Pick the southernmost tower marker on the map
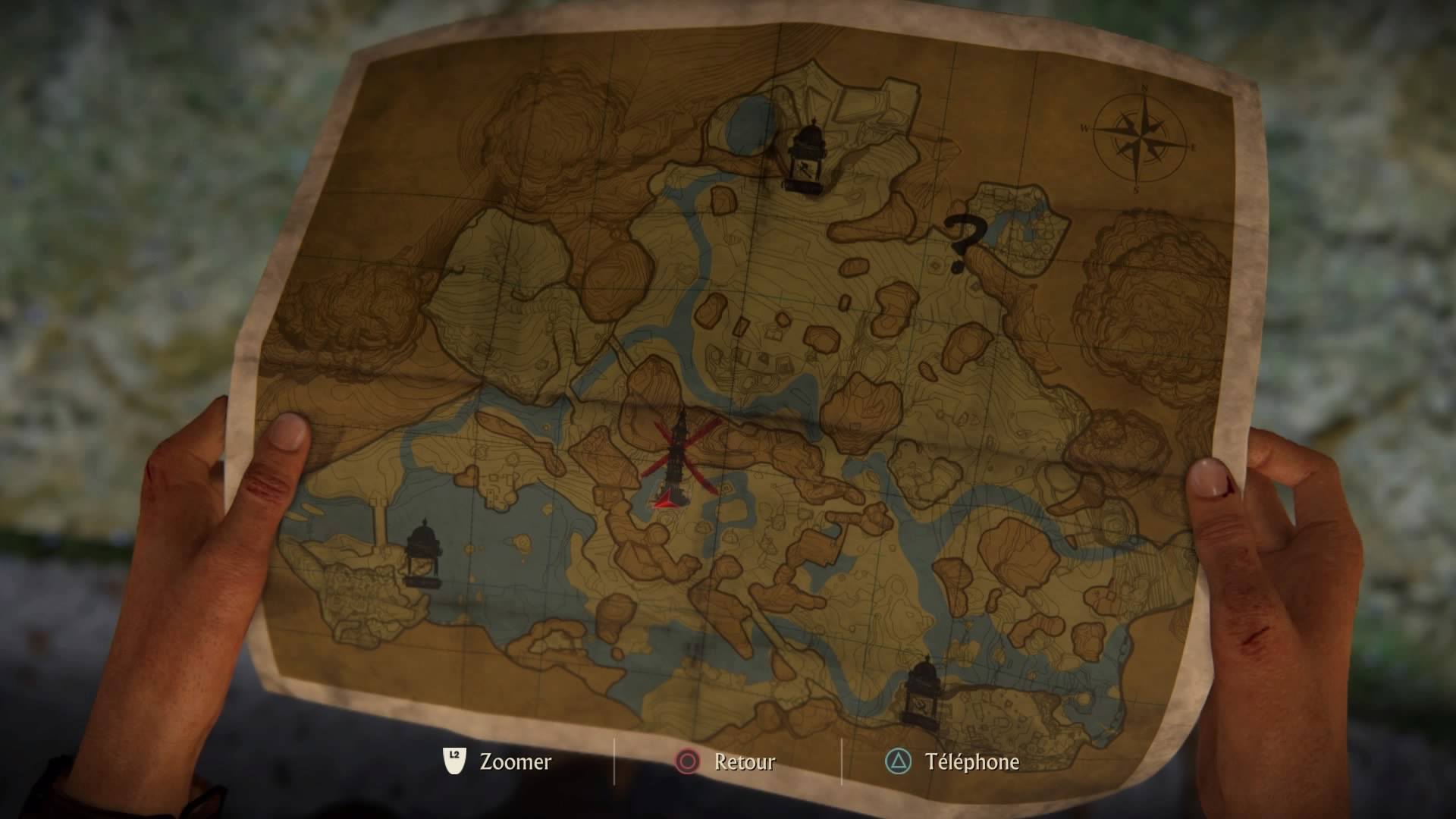1456x819 pixels. [924, 692]
